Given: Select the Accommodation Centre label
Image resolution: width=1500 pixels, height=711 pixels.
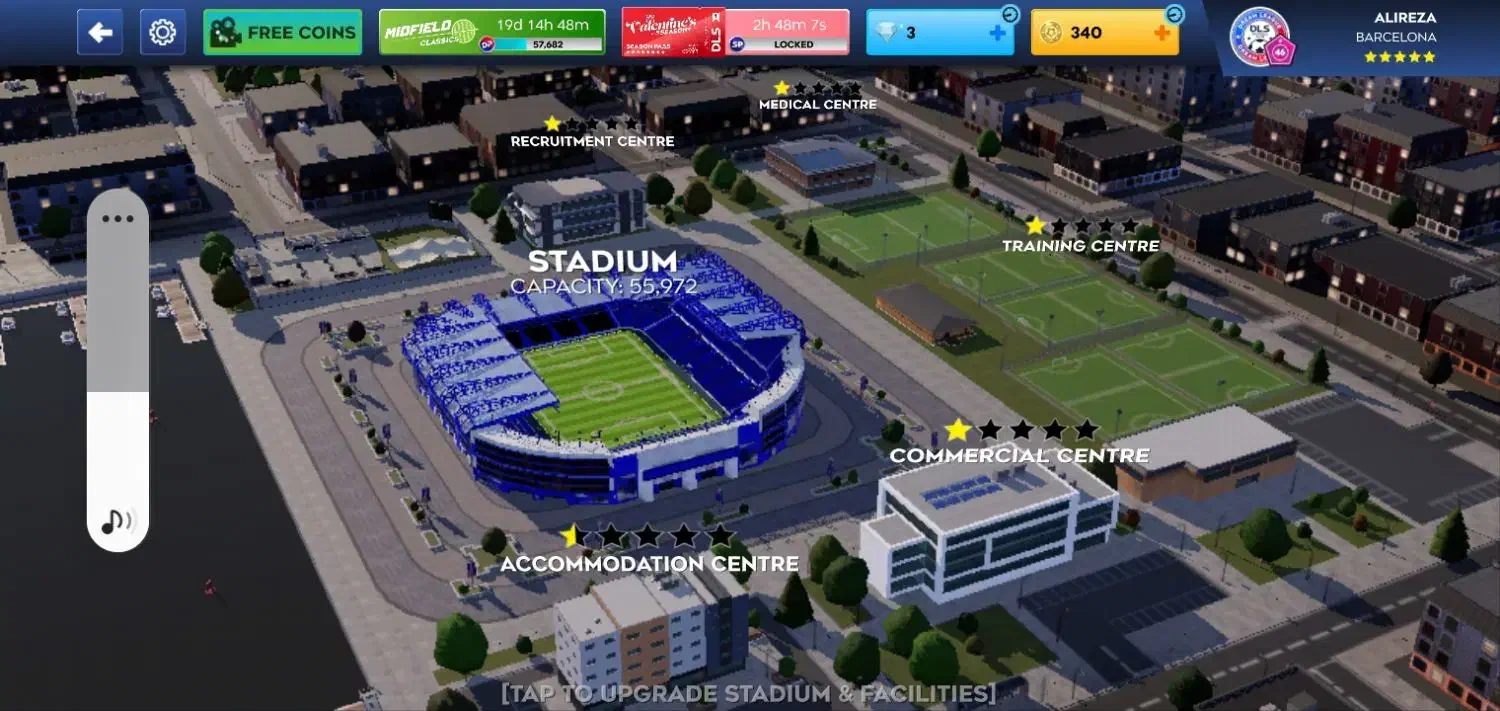Looking at the screenshot, I should [x=649, y=564].
